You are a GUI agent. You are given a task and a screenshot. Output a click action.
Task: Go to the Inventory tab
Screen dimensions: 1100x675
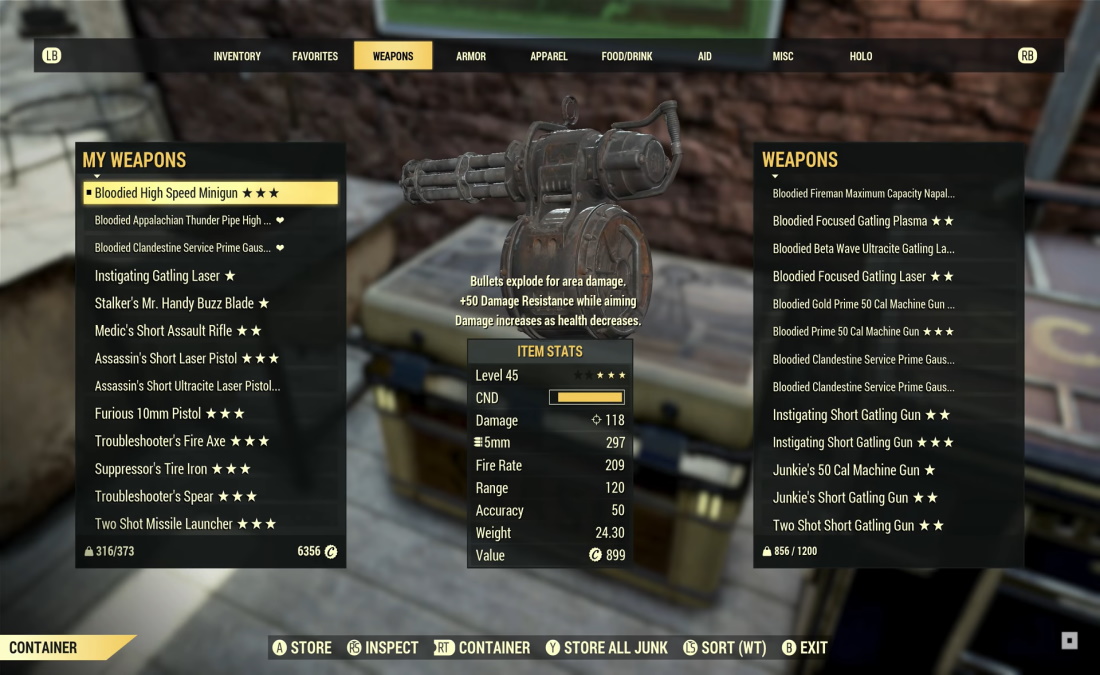click(x=237, y=56)
